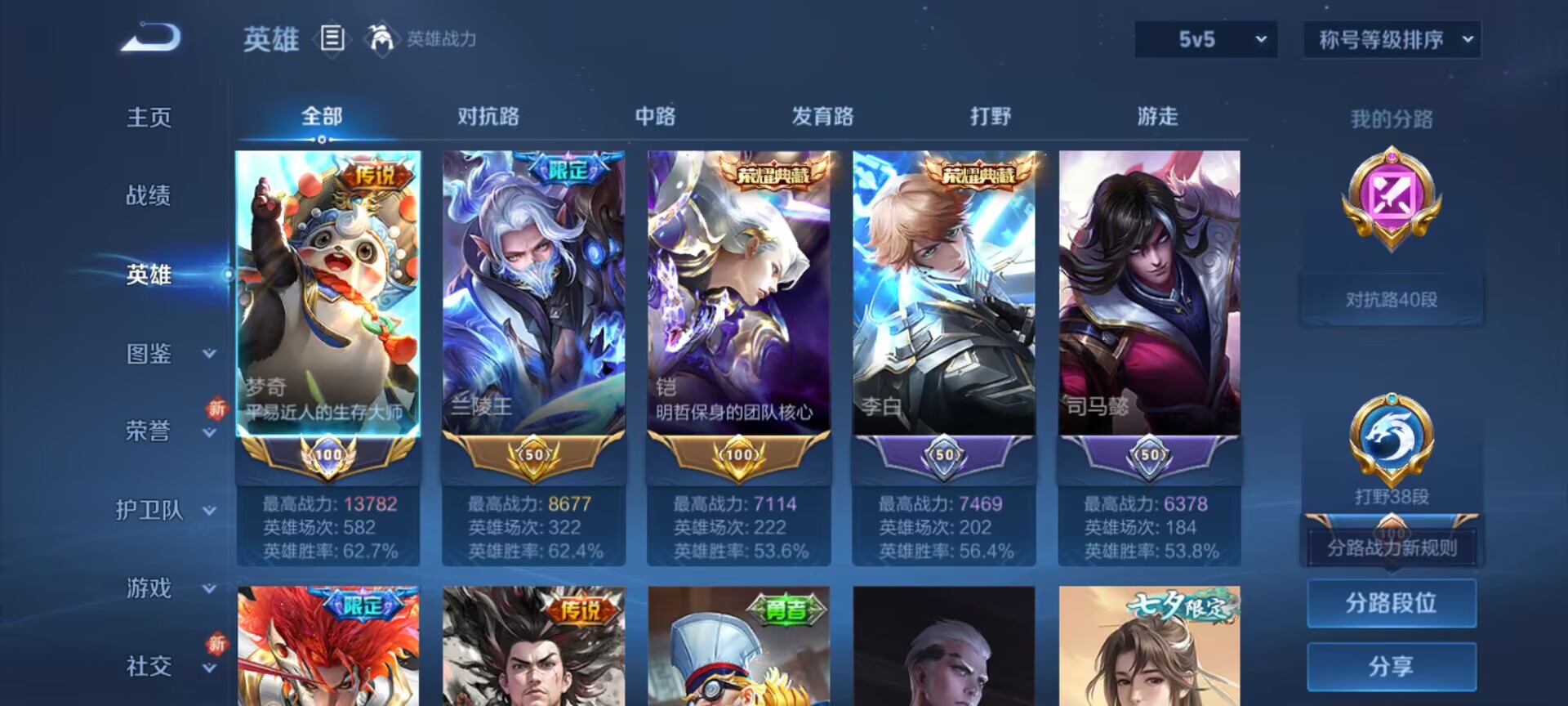Open the 5v5 mode dropdown
Screen dimensions: 1568x706
tap(1206, 39)
